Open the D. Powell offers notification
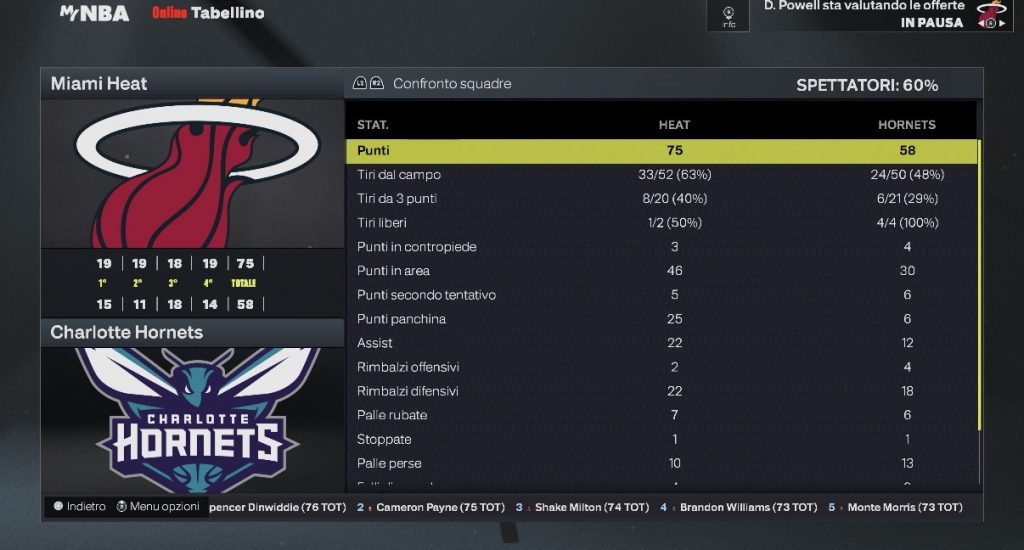Image resolution: width=1024 pixels, height=550 pixels. [862, 14]
